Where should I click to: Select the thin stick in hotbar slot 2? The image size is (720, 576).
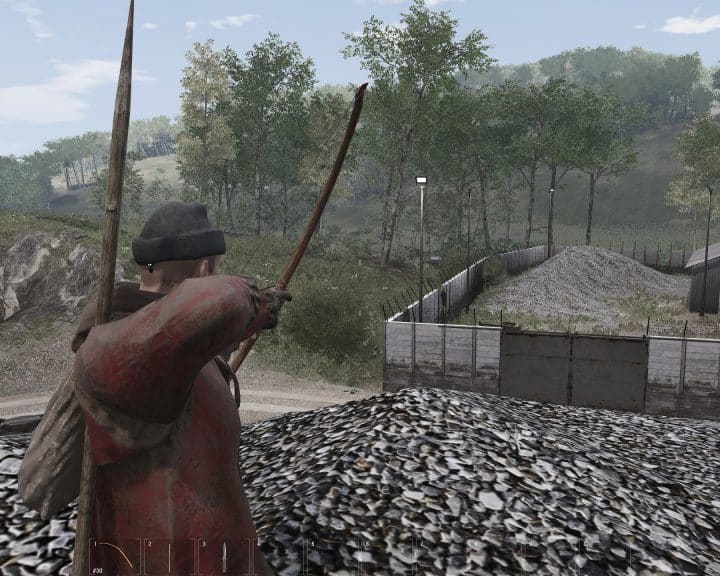pos(170,556)
